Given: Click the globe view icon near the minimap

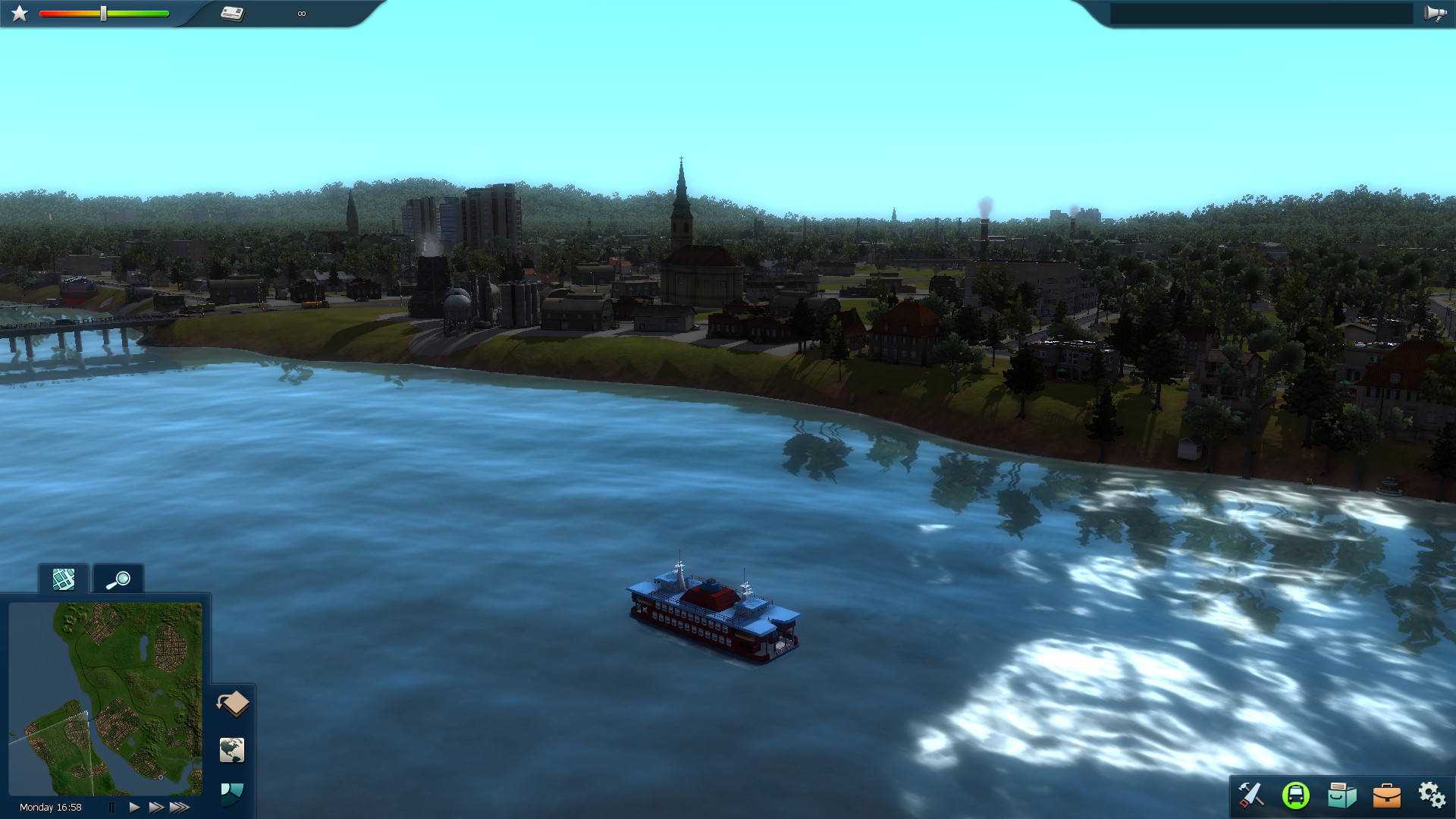Looking at the screenshot, I should [x=231, y=750].
